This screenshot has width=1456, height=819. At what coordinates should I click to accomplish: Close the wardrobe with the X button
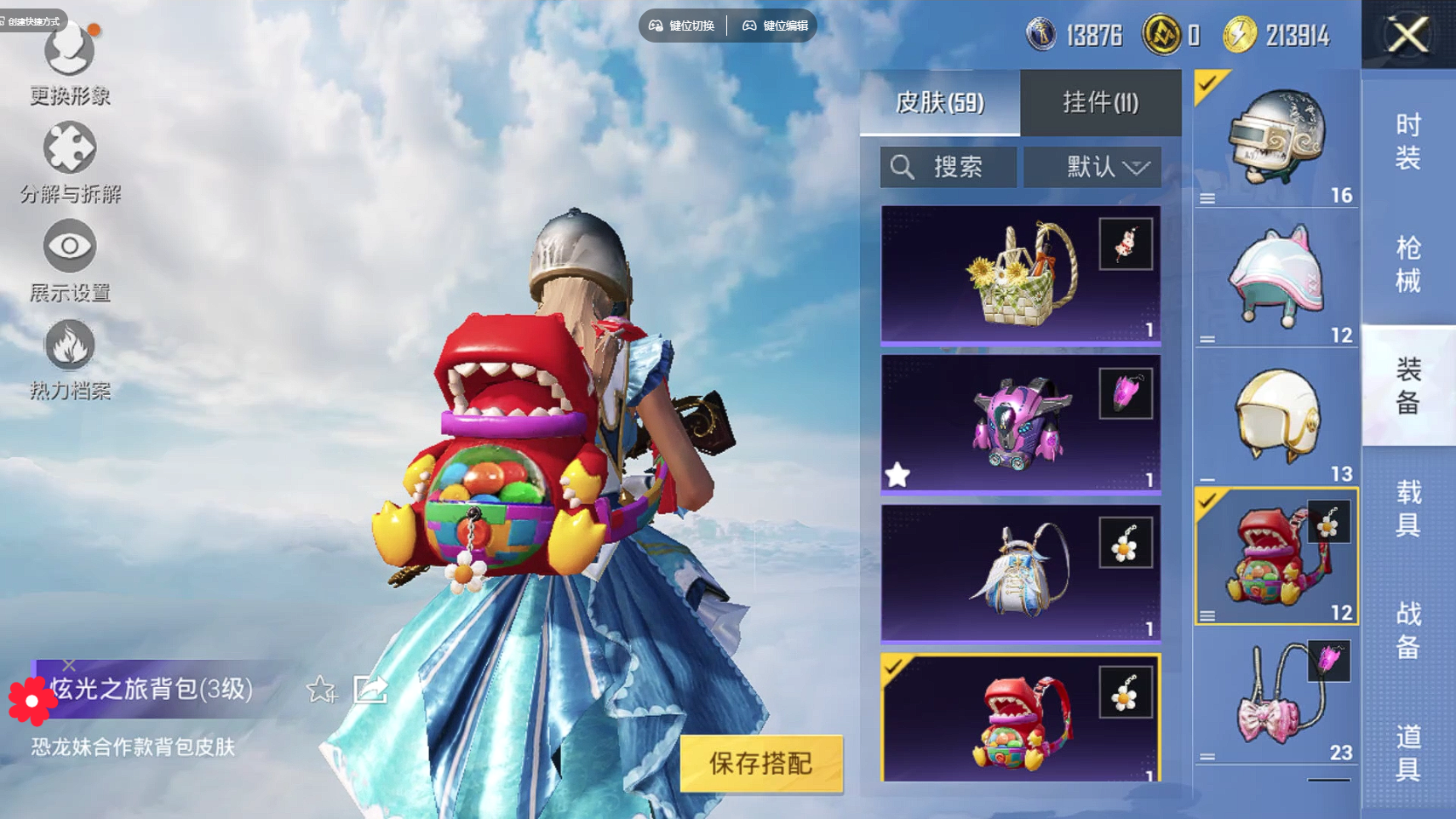pos(1407,35)
